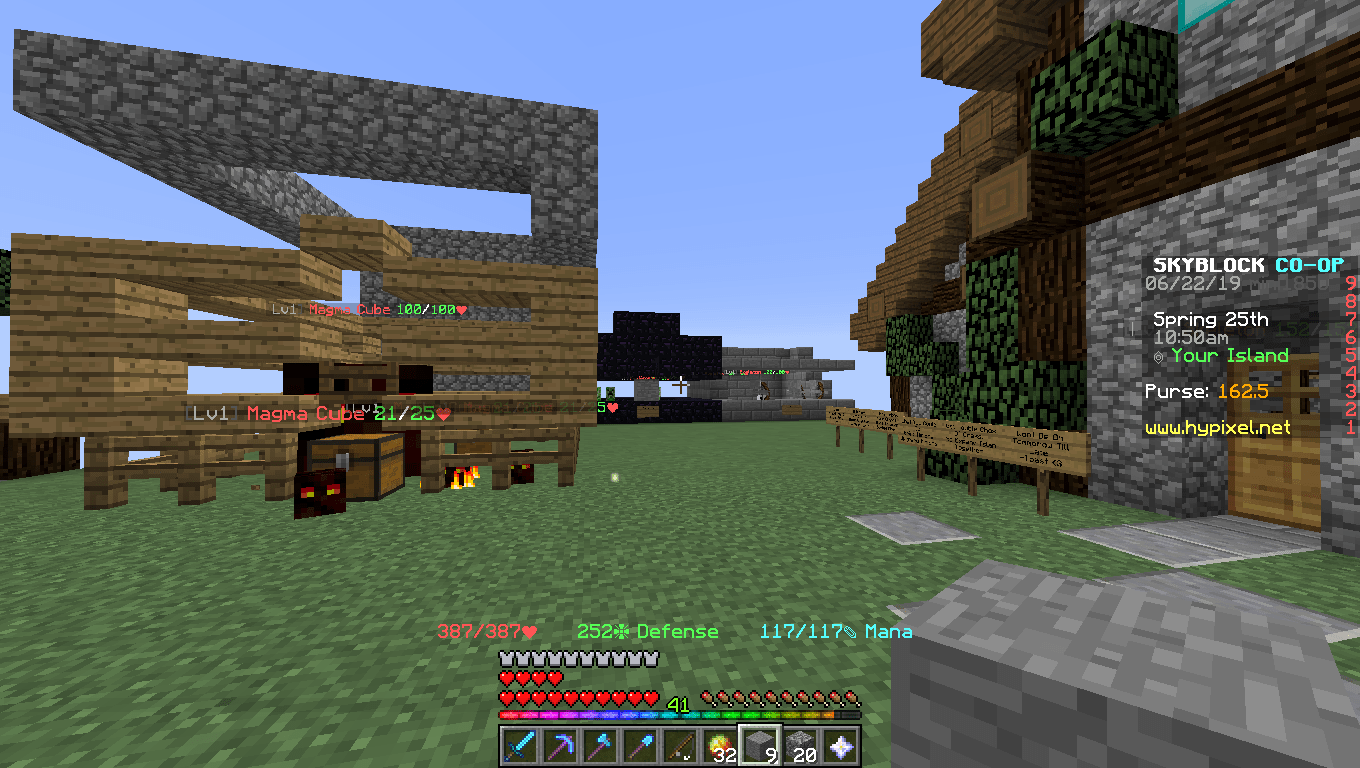
Task: Select the nether star in the hotbar
Action: 840,744
